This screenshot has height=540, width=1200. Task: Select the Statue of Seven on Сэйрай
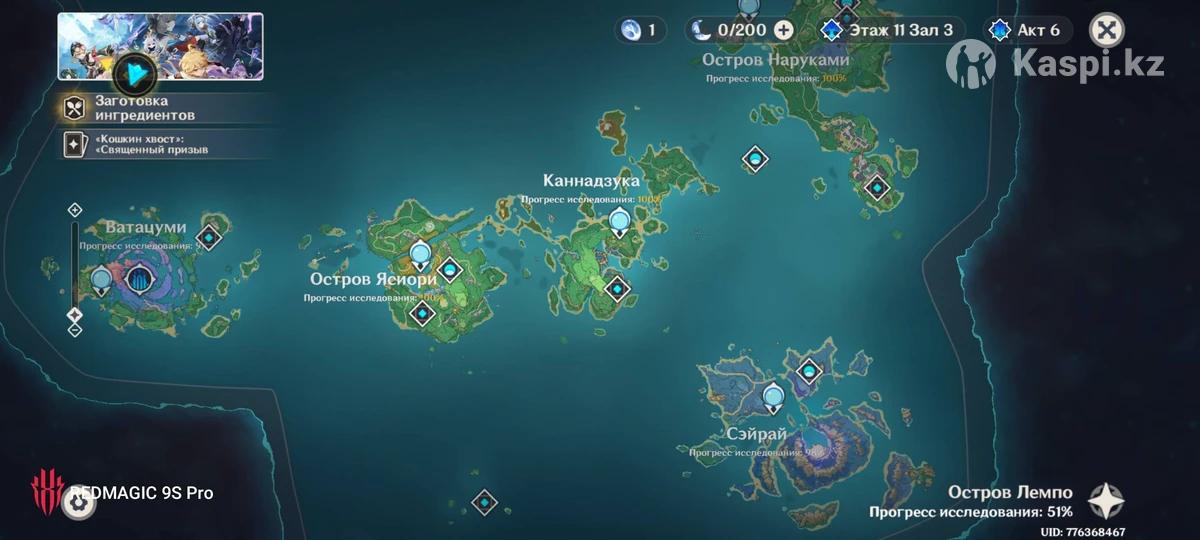[772, 399]
